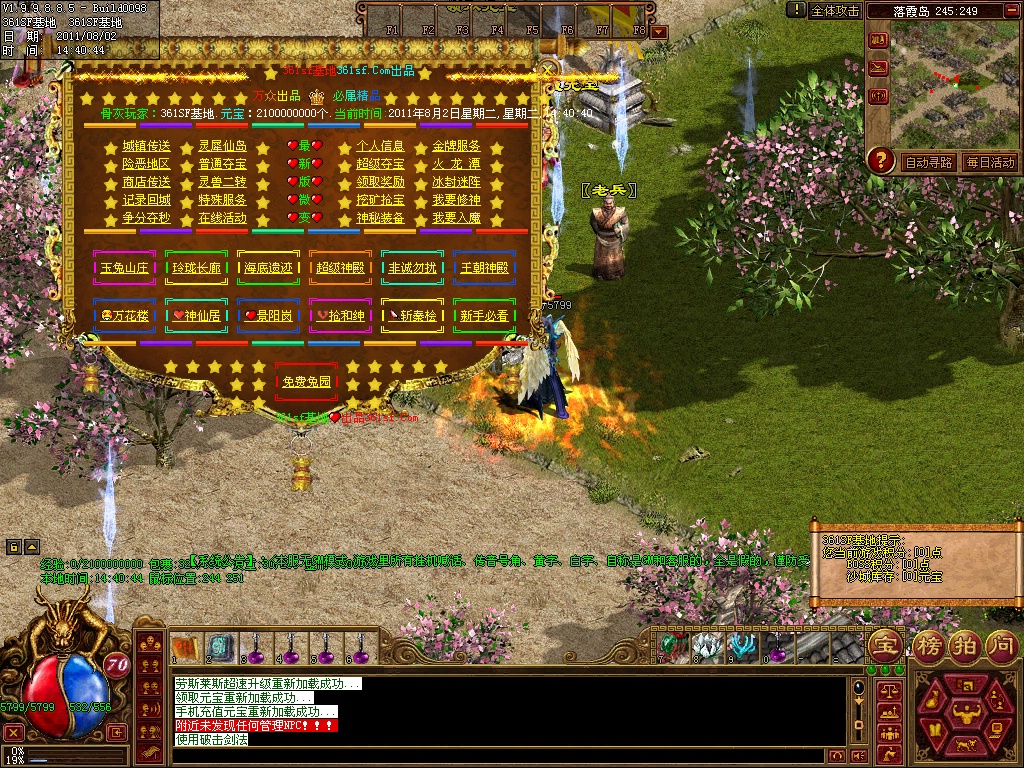The height and width of the screenshot is (768, 1024).
Task: Toggle the 全体攻击 attack mode button
Action: click(x=835, y=10)
